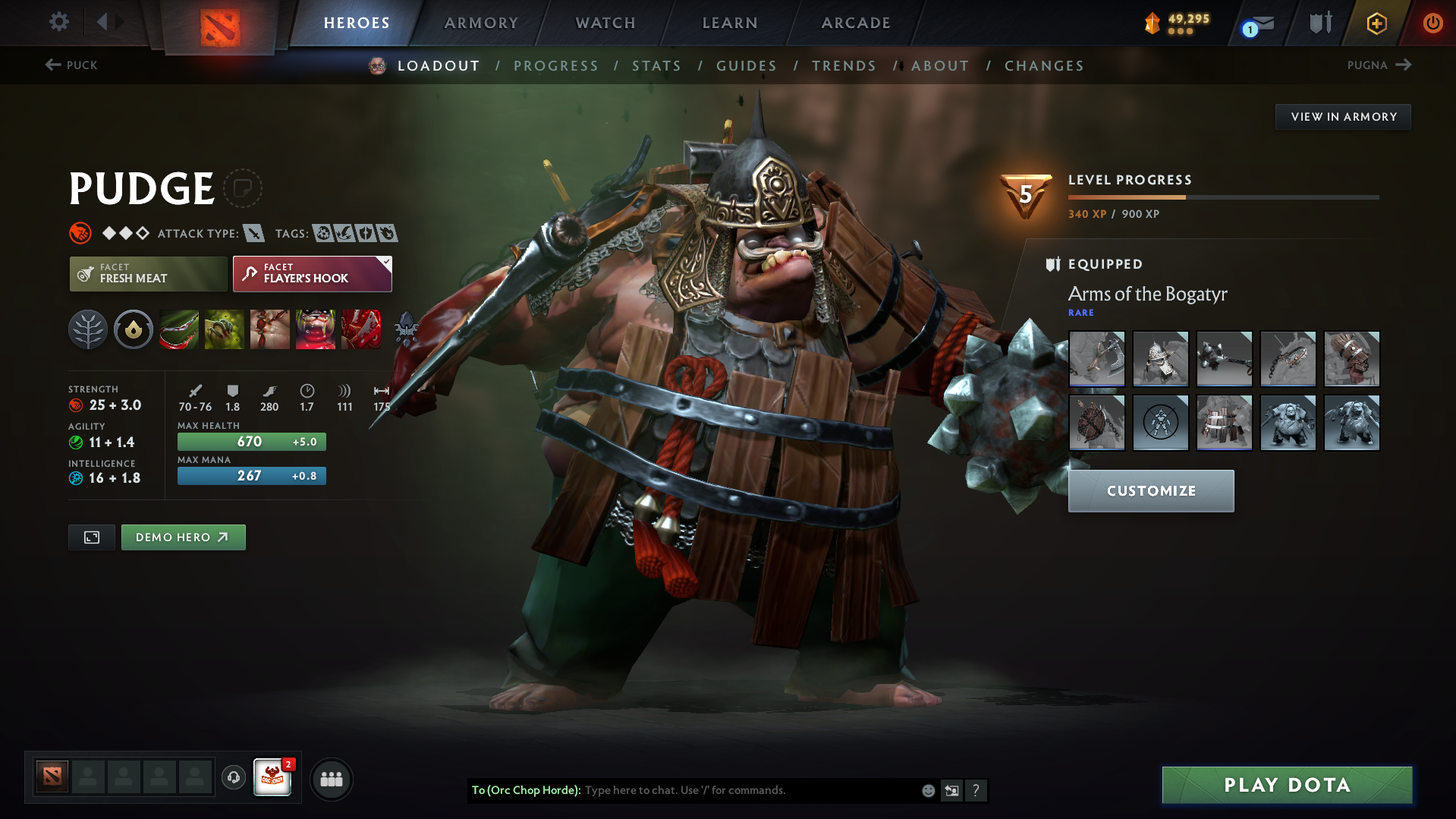
Task: Select Pudge's Meat Hook ability icon
Action: click(179, 329)
